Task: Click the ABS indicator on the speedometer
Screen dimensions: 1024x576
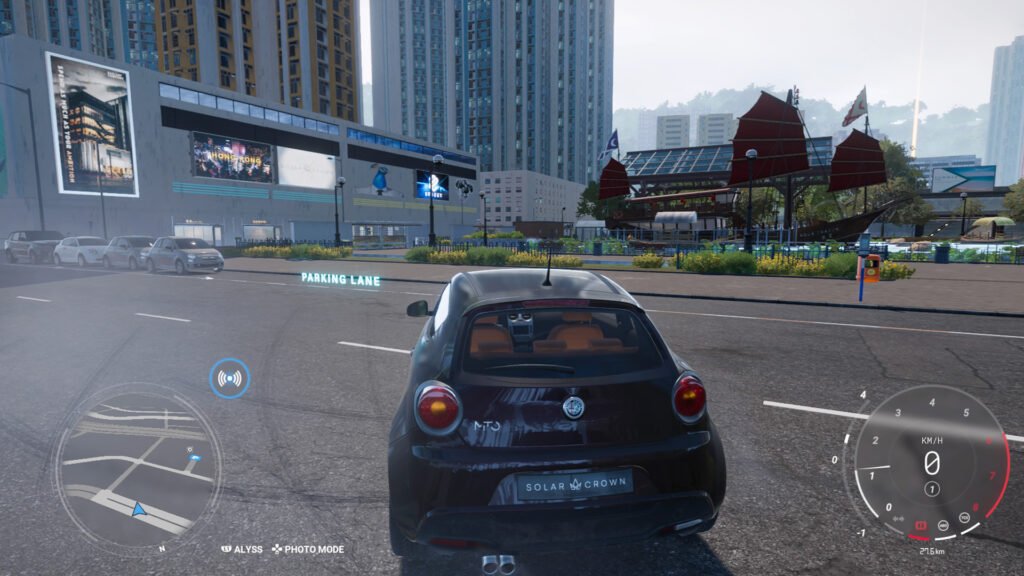Action: pyautogui.click(x=944, y=523)
